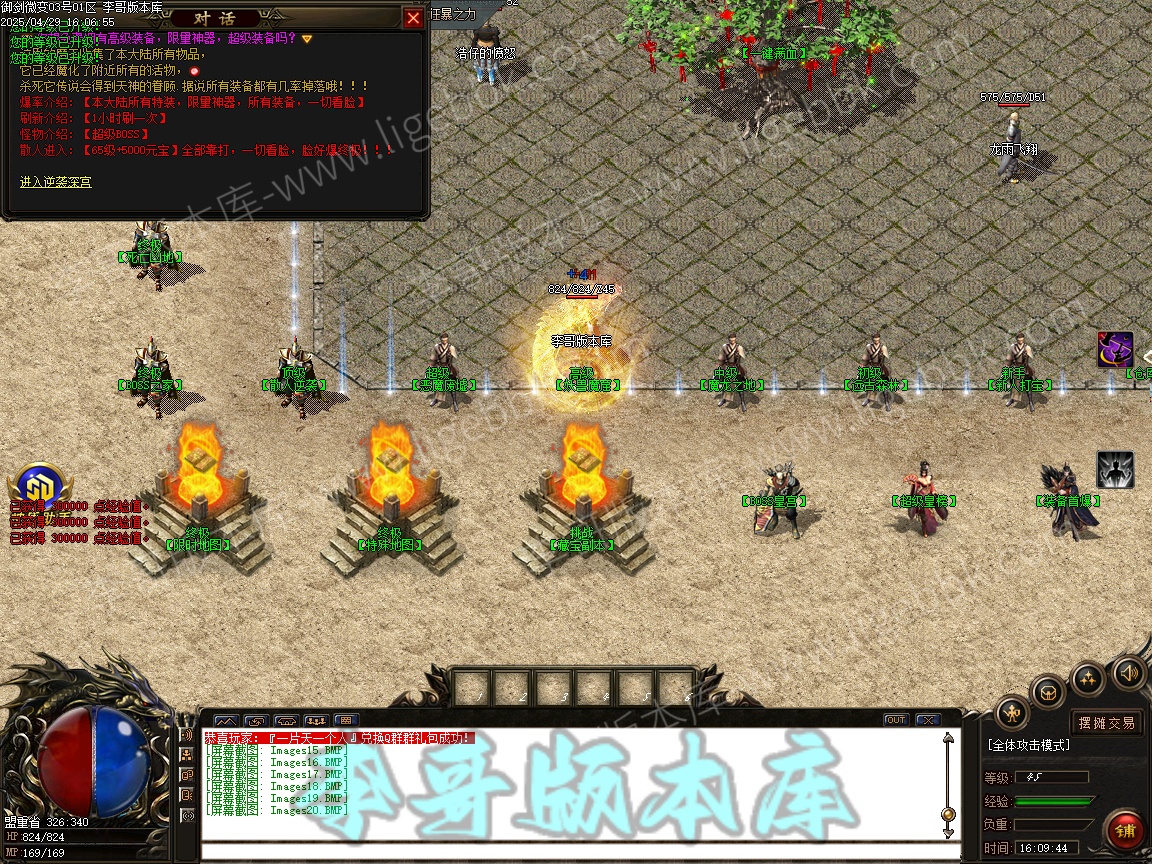The image size is (1152, 864).
Task: Click the chat scrollbar down arrow
Action: (948, 832)
